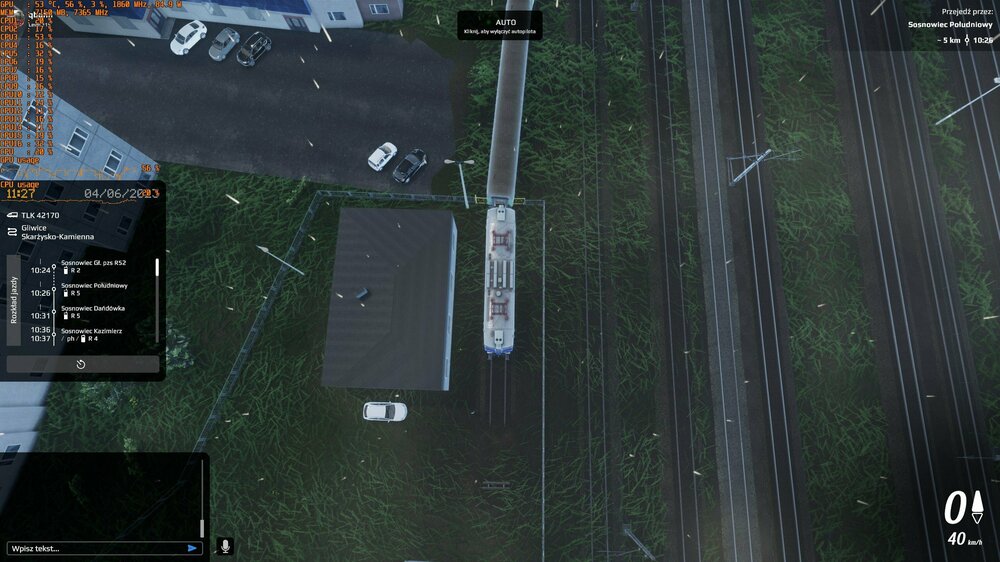Click the timetable reset button with circular arrow

[81, 364]
